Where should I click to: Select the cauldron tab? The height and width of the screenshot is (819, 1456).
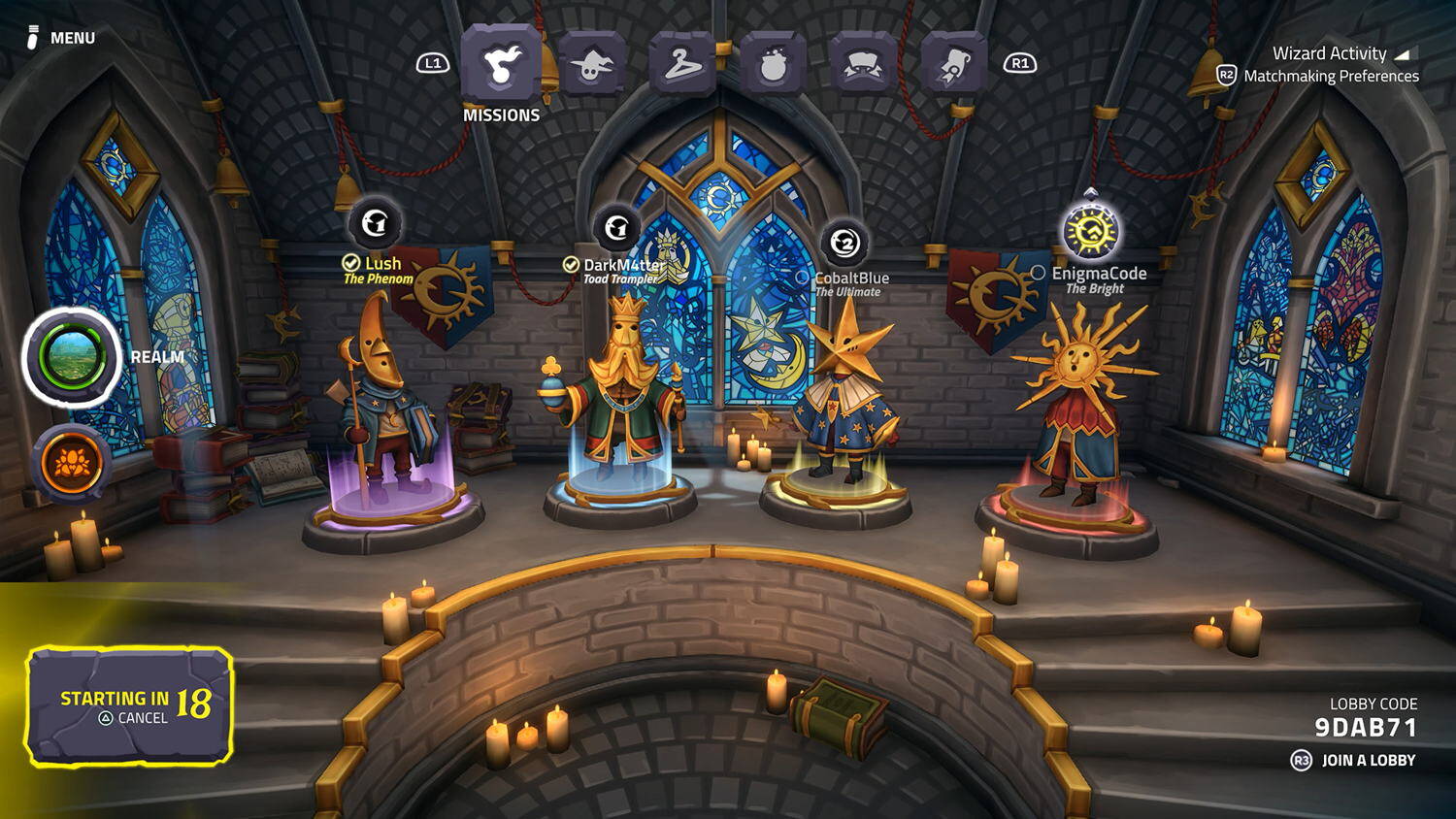click(773, 65)
